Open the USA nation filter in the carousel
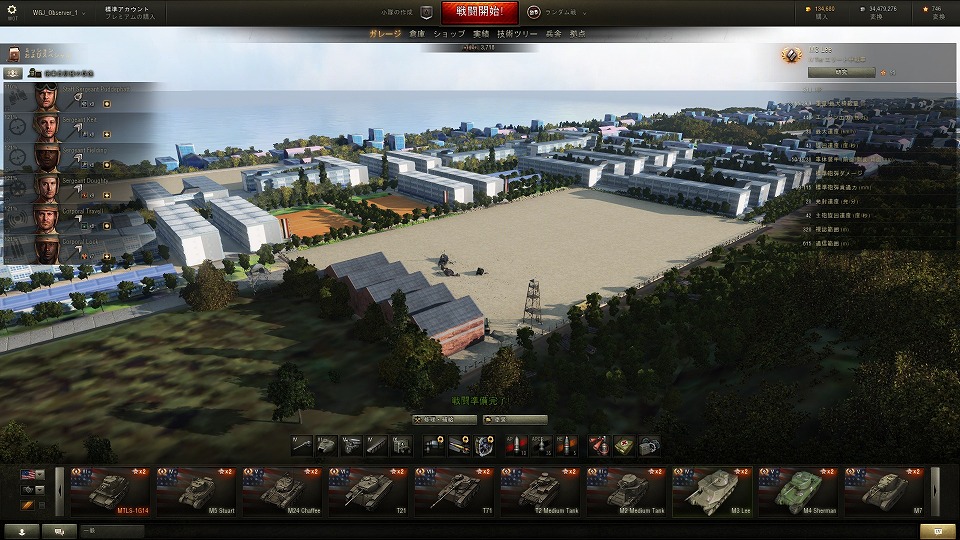Screen dimensions: 960x540 coord(29,474)
